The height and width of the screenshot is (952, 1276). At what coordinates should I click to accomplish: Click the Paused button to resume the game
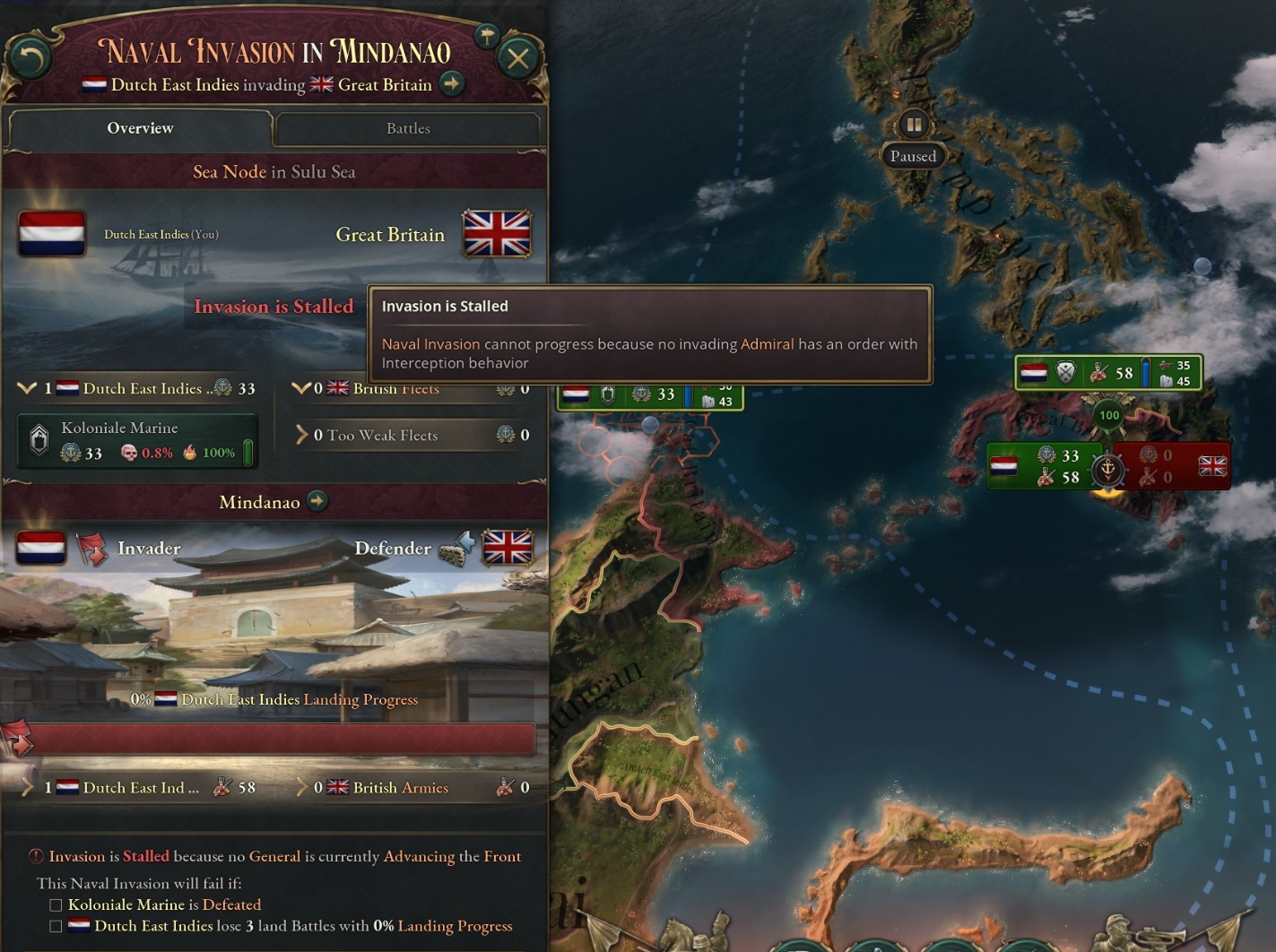pyautogui.click(x=914, y=156)
